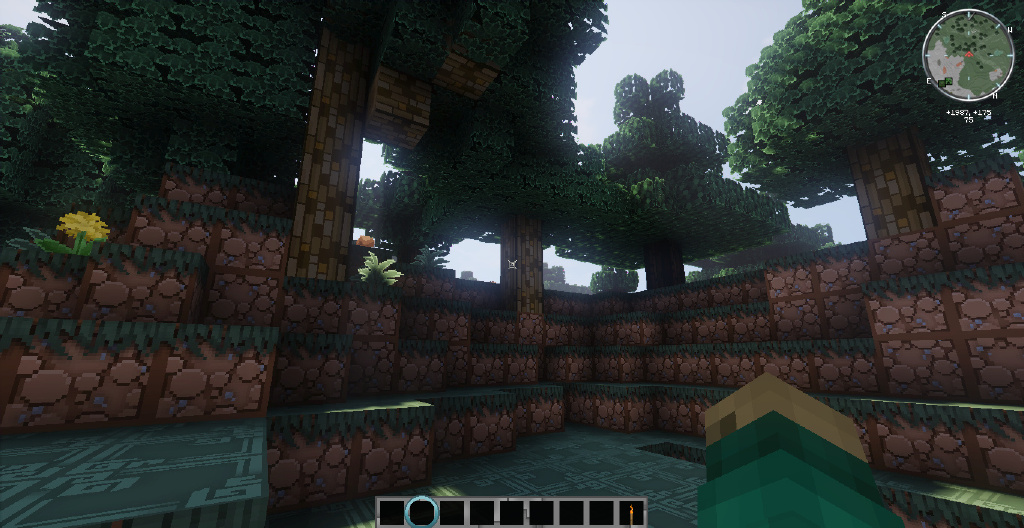This screenshot has height=528, width=1024.
Task: Click the circular minimap
Action: coord(968,55)
